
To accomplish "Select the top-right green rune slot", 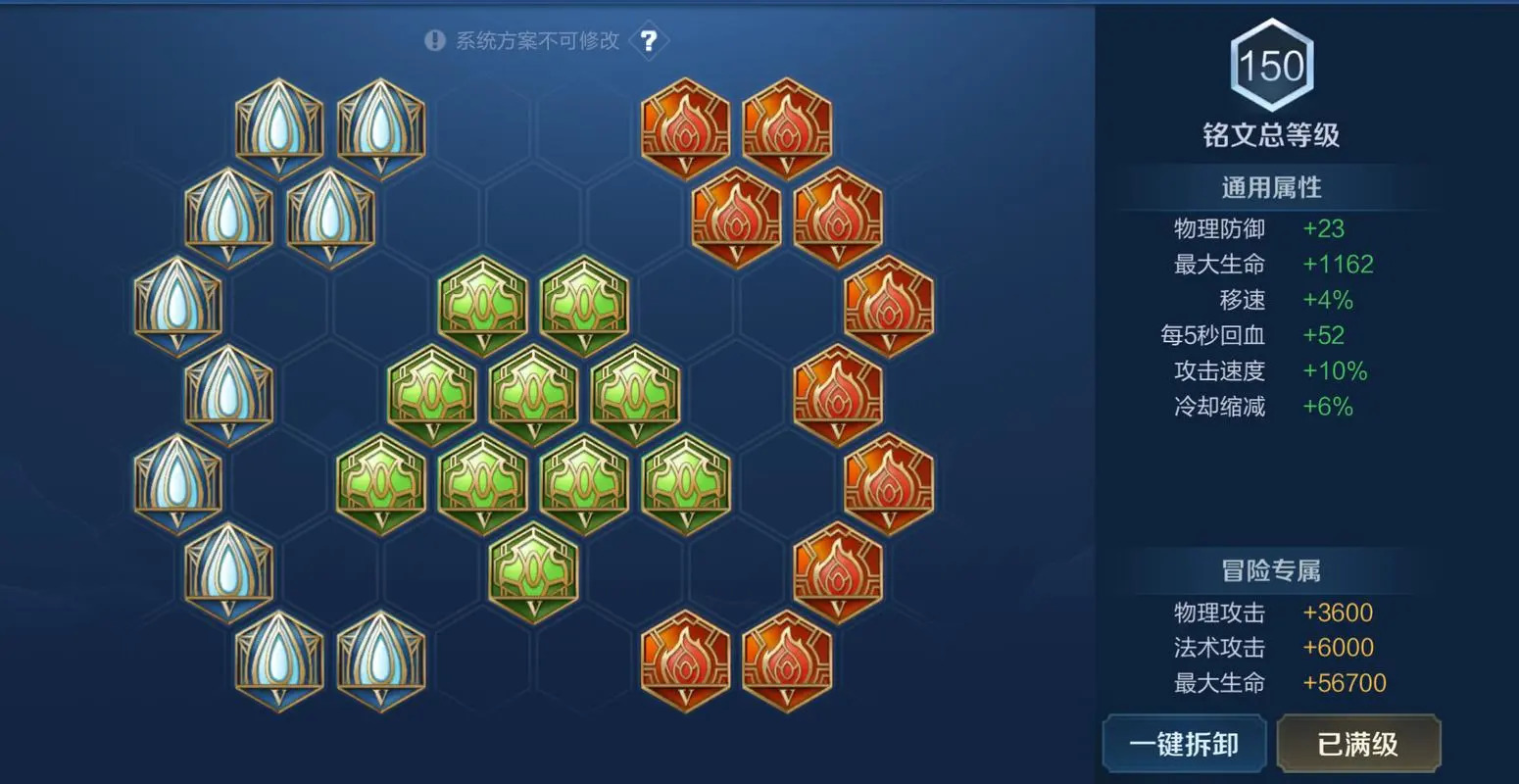I will coord(583,304).
